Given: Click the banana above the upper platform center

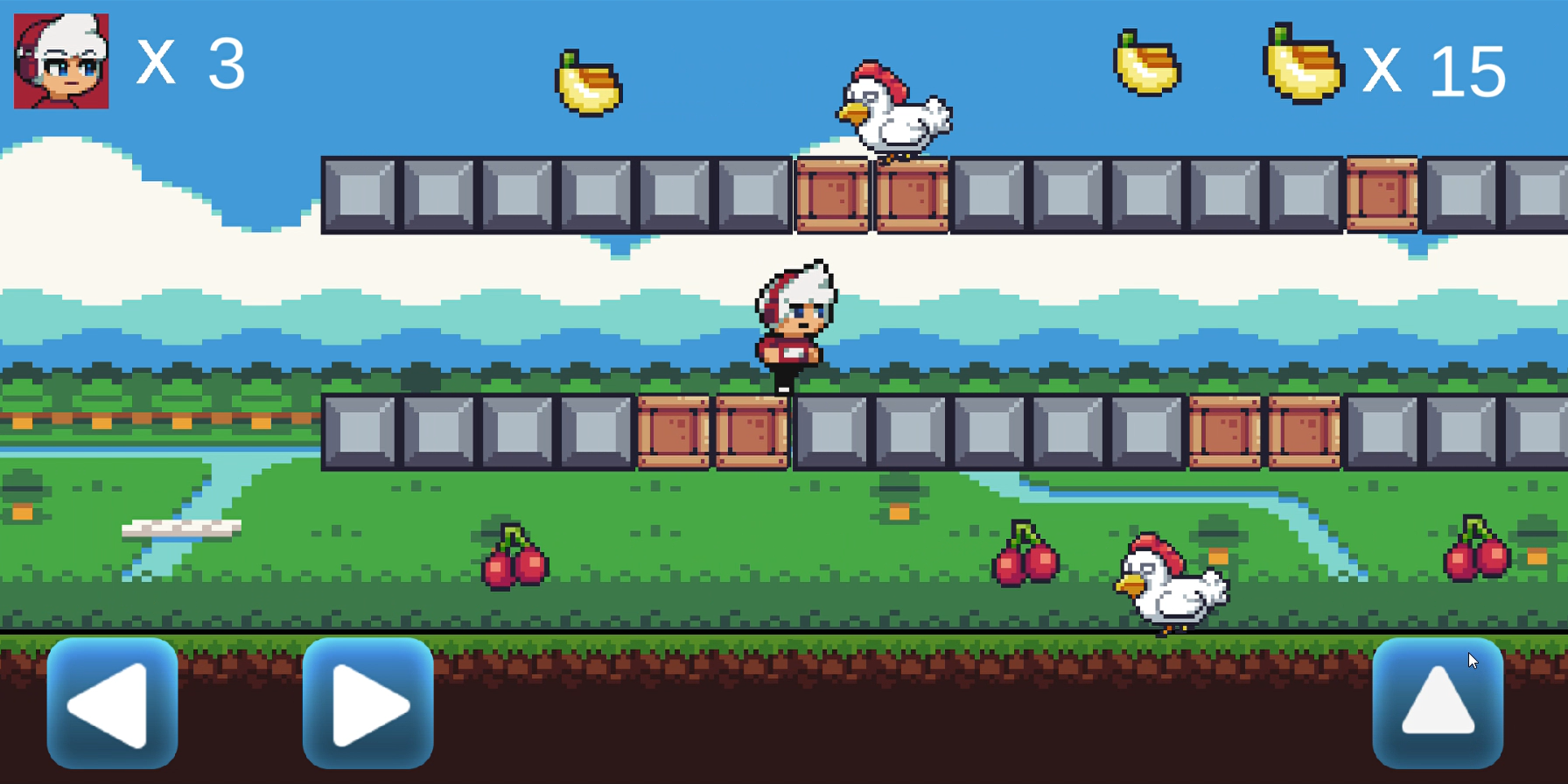Looking at the screenshot, I should pos(1146,63).
